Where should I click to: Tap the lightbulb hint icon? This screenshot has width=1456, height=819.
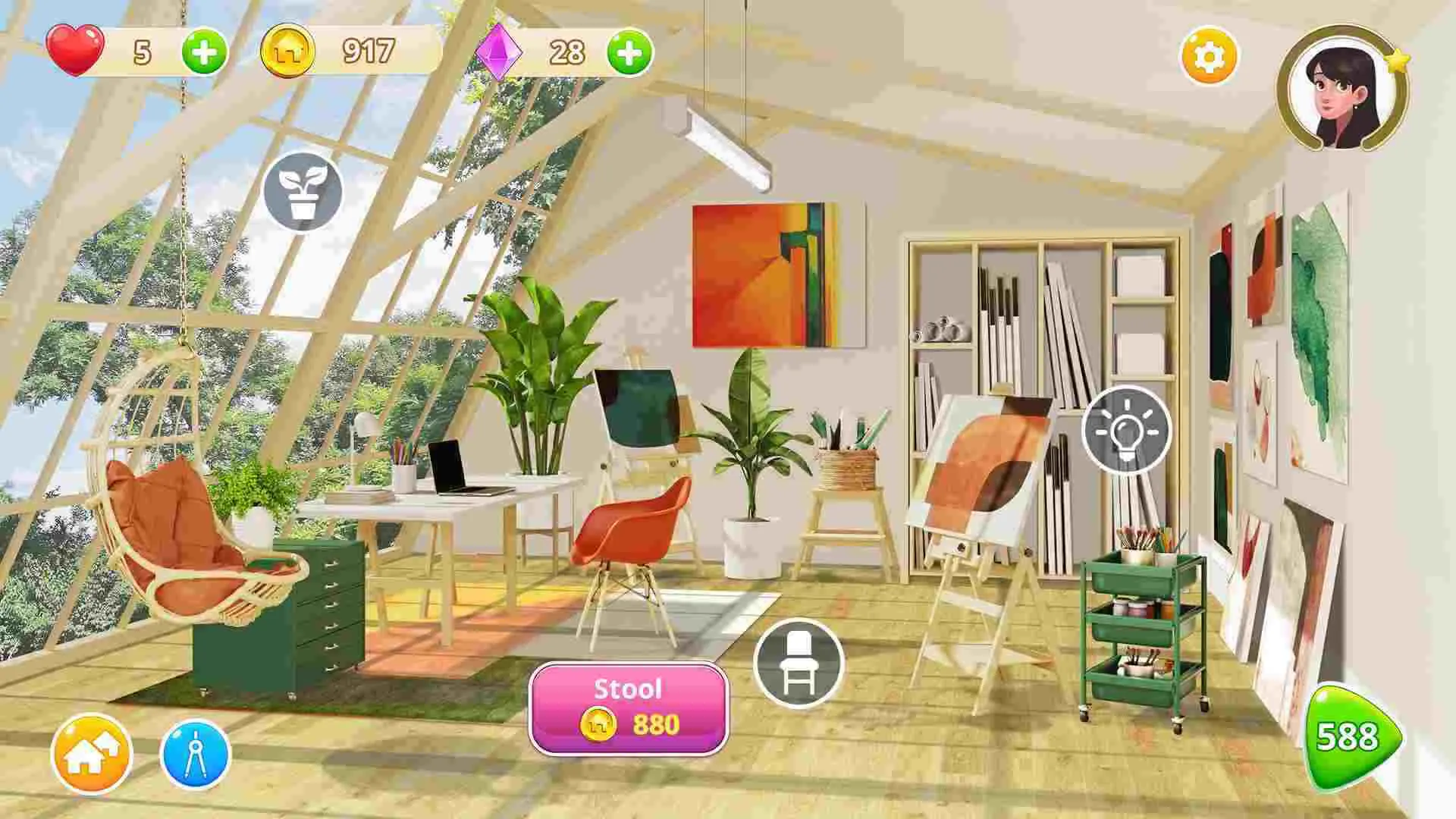[1130, 430]
